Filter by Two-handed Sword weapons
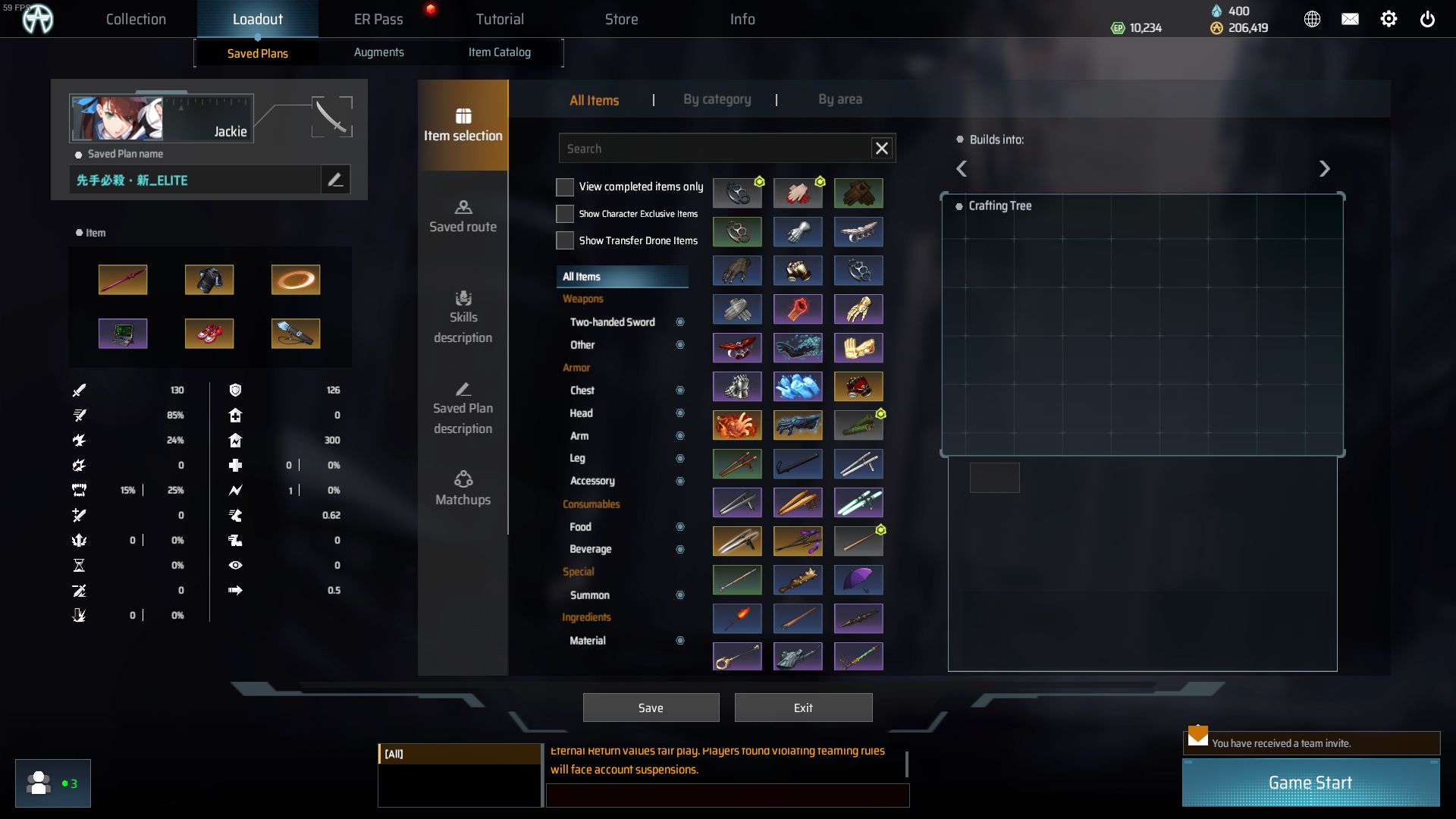The height and width of the screenshot is (819, 1456). coord(613,322)
